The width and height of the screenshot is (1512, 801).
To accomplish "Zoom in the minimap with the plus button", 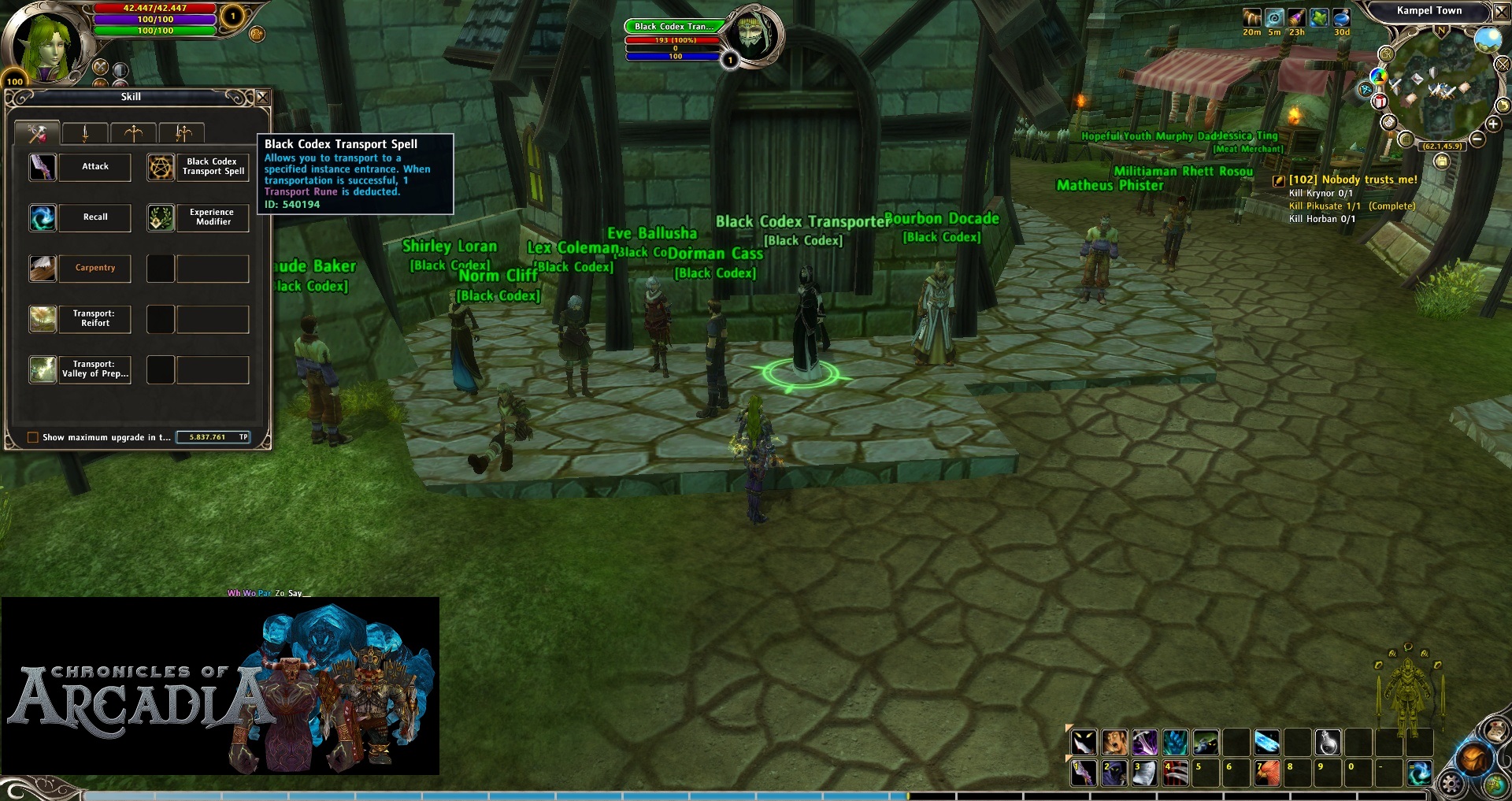I will 1493,124.
